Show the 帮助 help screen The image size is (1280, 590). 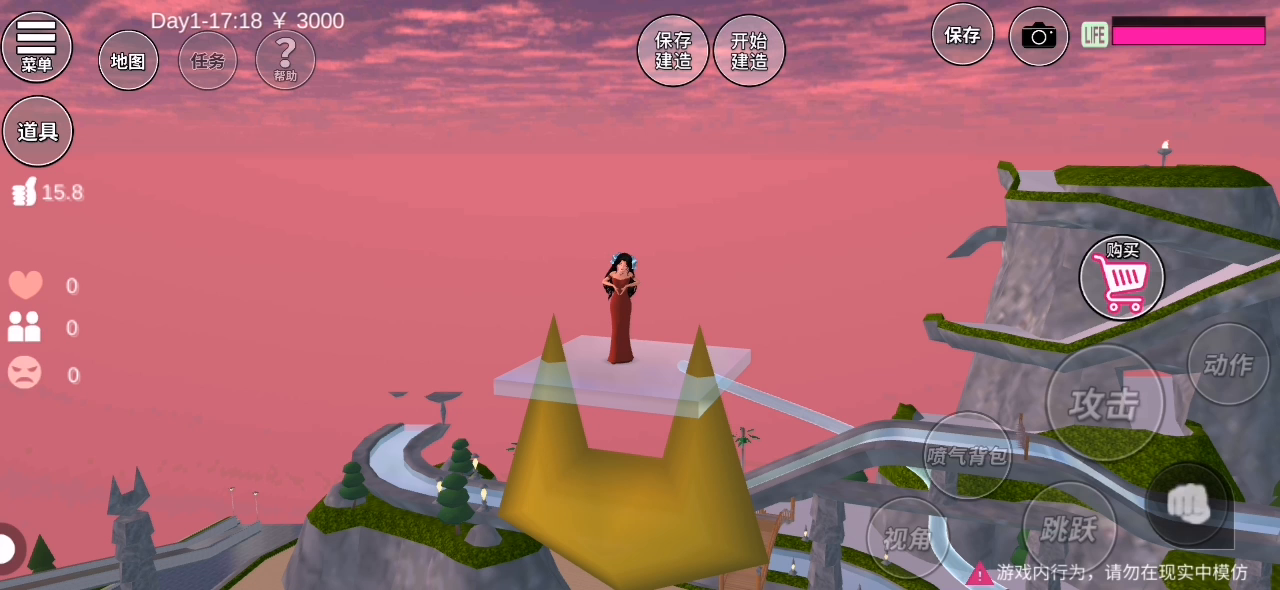[285, 59]
